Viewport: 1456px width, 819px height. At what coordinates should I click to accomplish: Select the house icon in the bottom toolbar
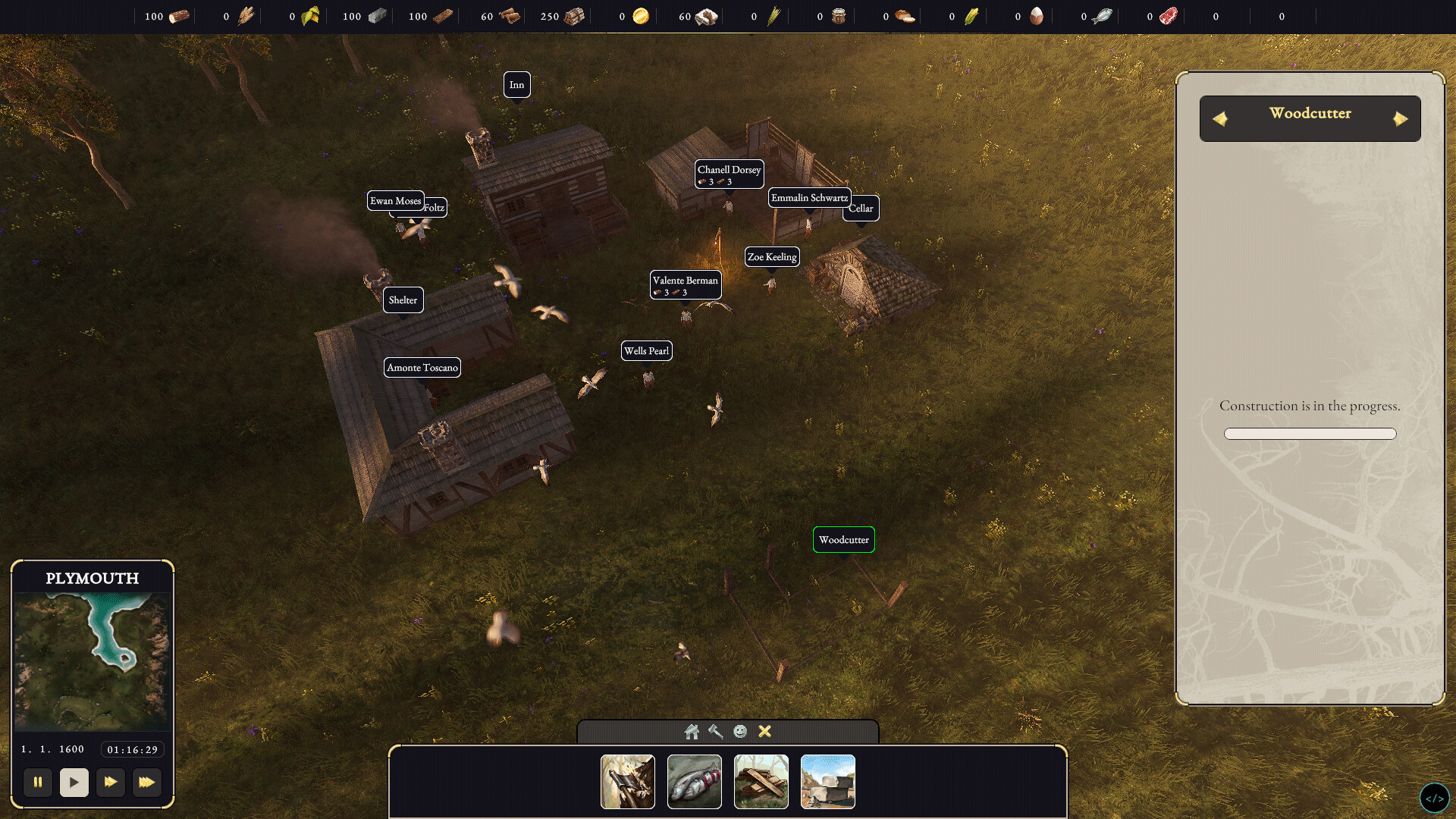click(692, 732)
